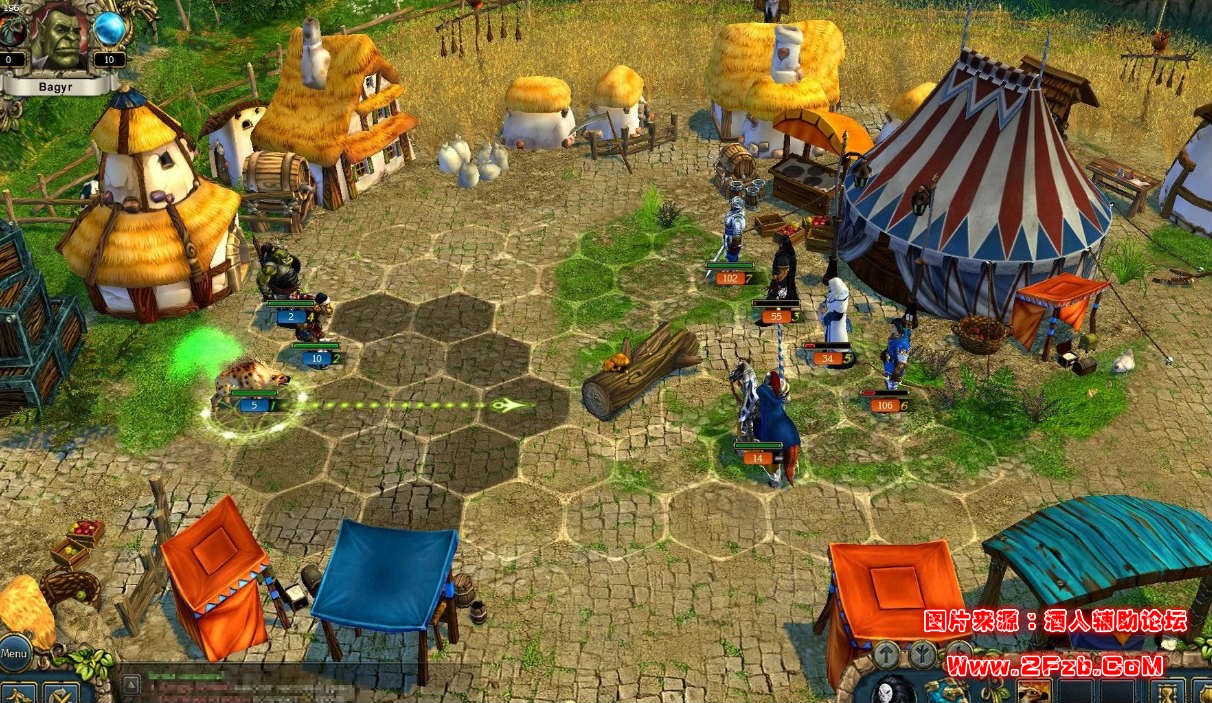Select the blue mana orb

[110, 29]
